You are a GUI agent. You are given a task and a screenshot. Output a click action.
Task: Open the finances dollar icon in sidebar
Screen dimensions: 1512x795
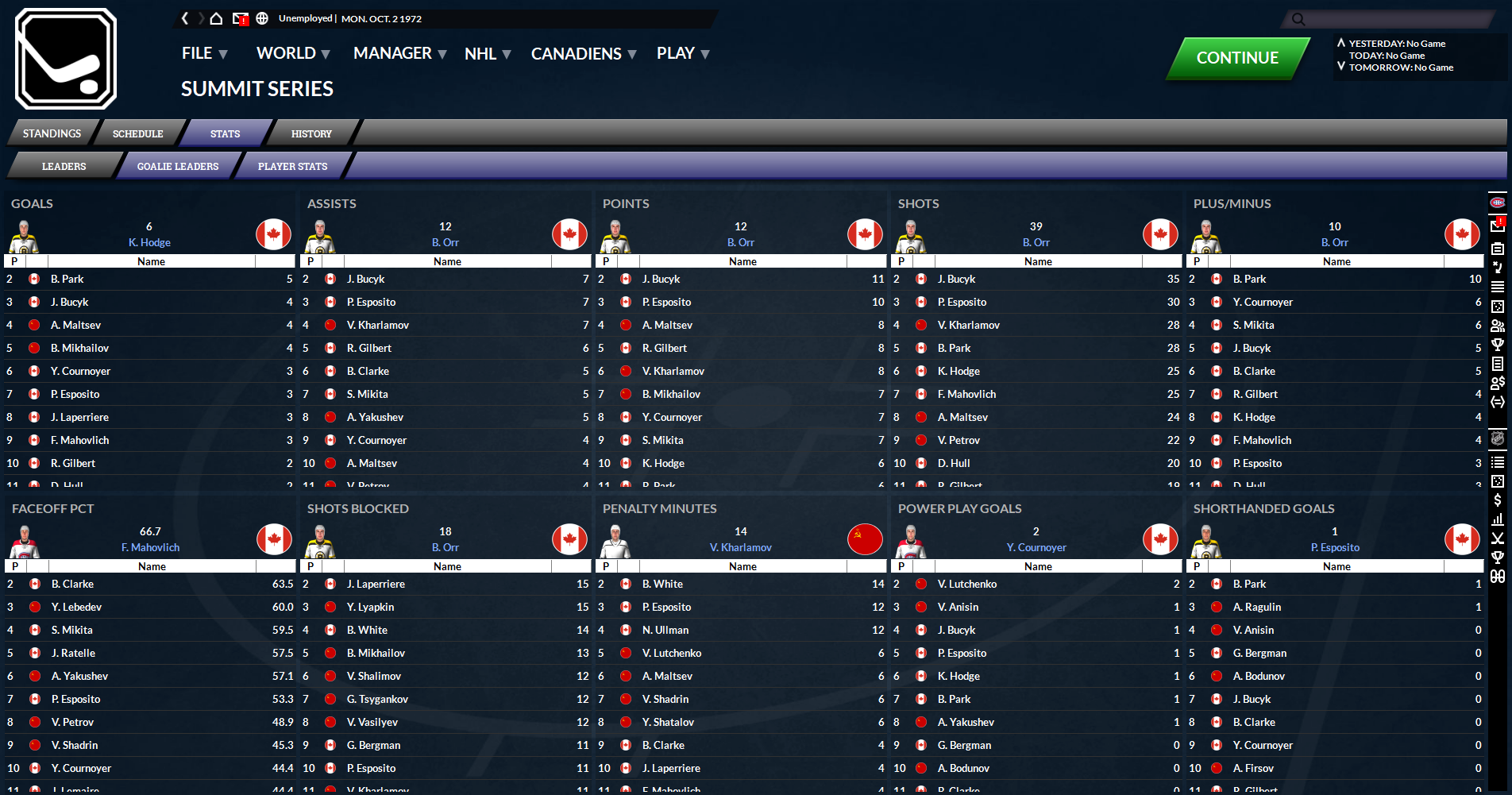pyautogui.click(x=1498, y=500)
